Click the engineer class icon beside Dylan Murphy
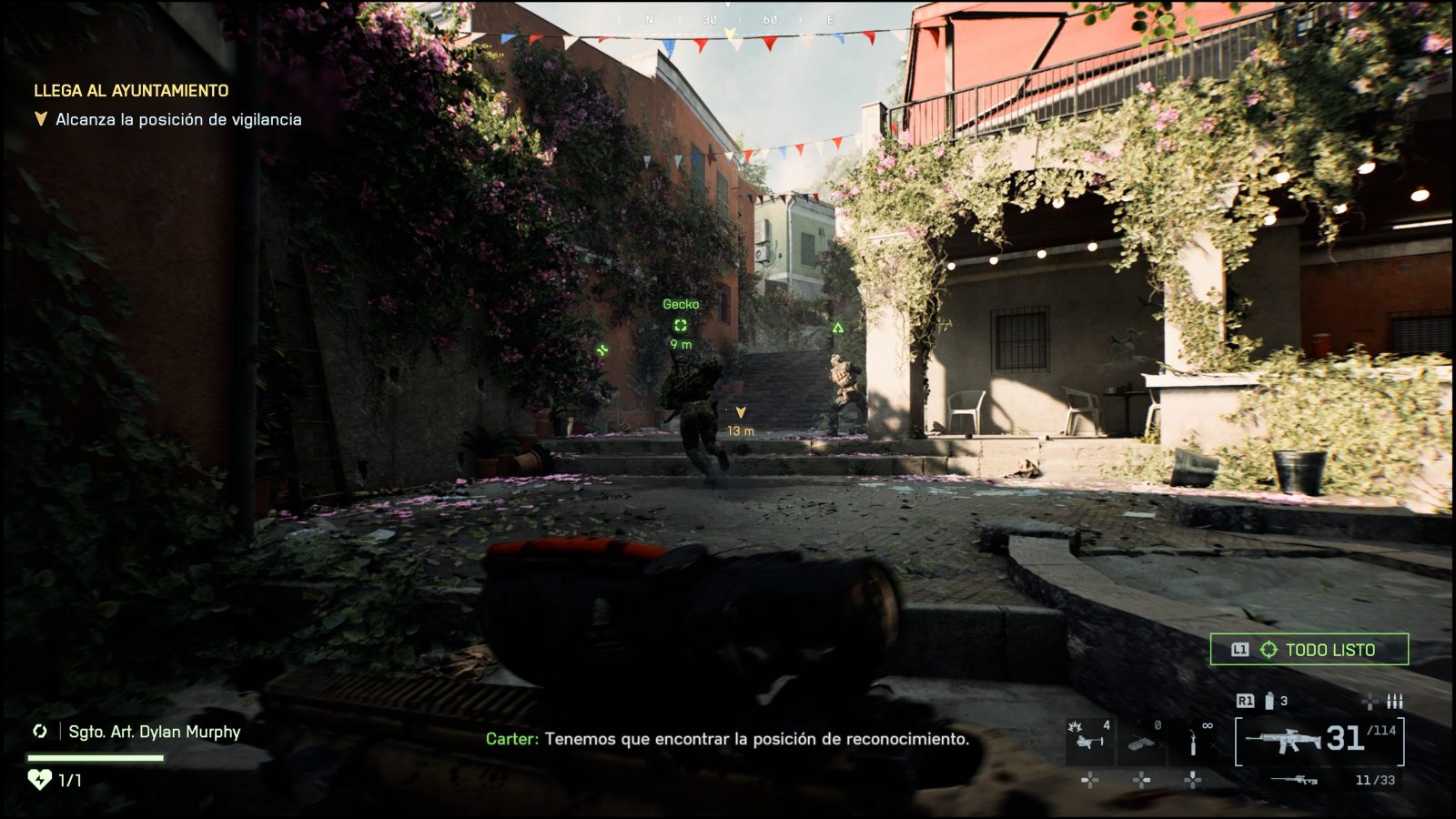This screenshot has height=819, width=1456. pos(40,732)
